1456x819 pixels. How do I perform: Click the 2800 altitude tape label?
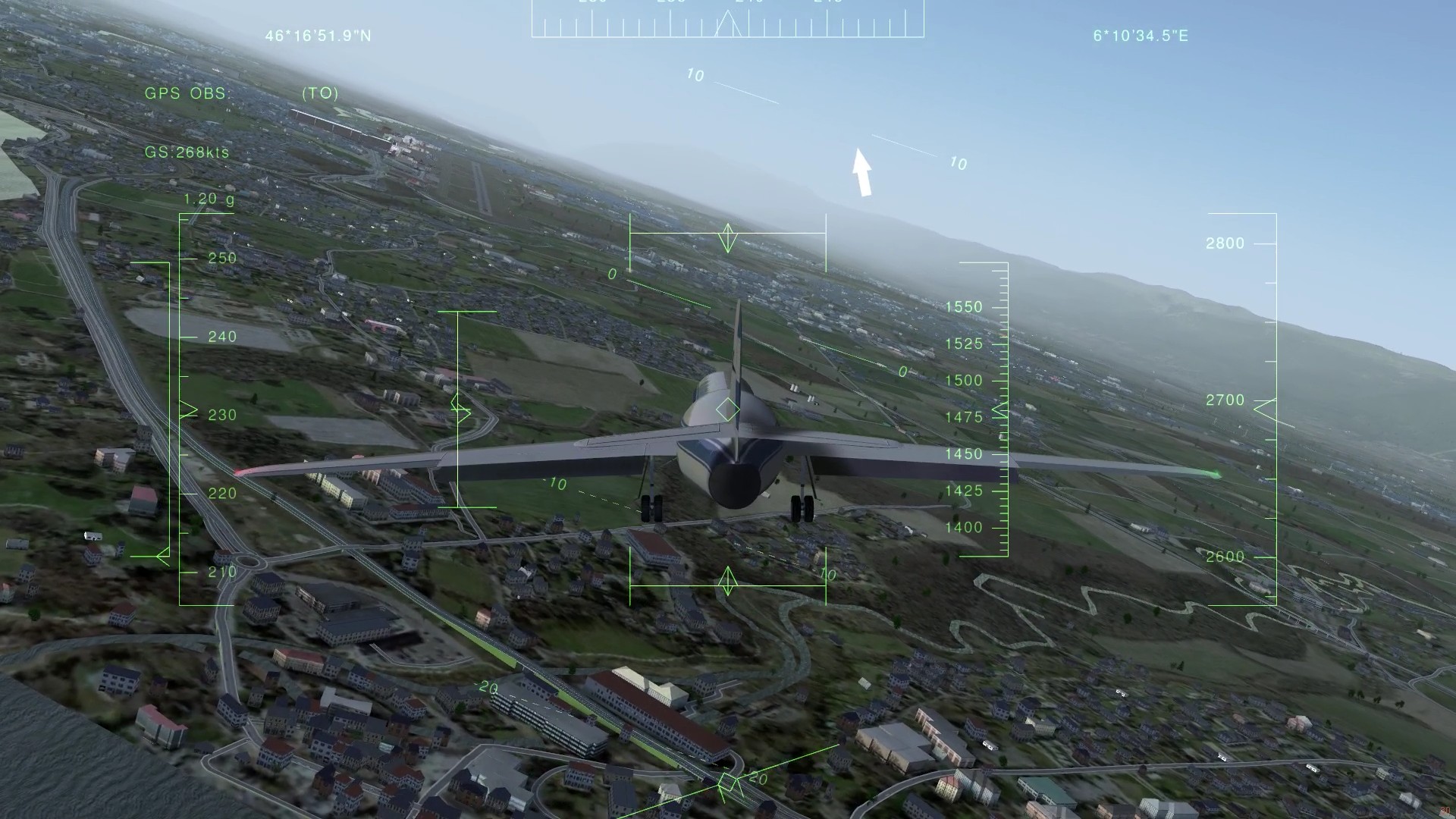tap(1224, 243)
